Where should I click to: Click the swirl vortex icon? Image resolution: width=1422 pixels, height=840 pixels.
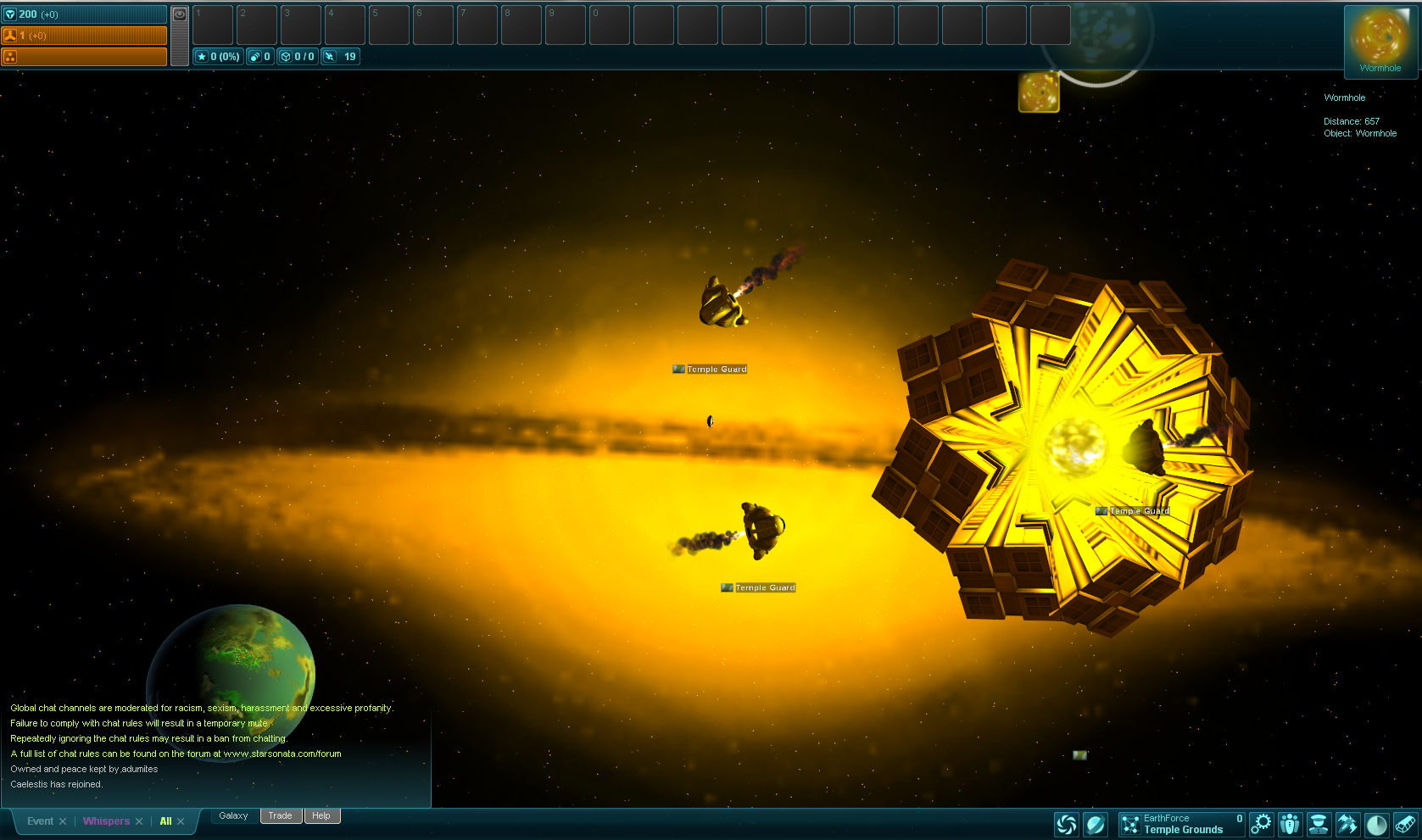pyautogui.click(x=1067, y=824)
